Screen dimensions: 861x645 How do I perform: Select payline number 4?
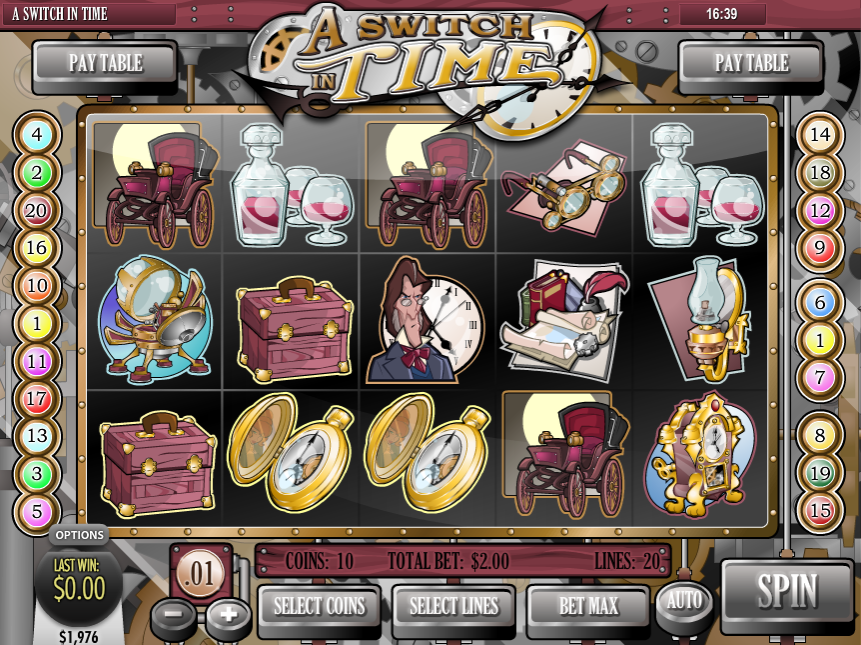[37, 134]
